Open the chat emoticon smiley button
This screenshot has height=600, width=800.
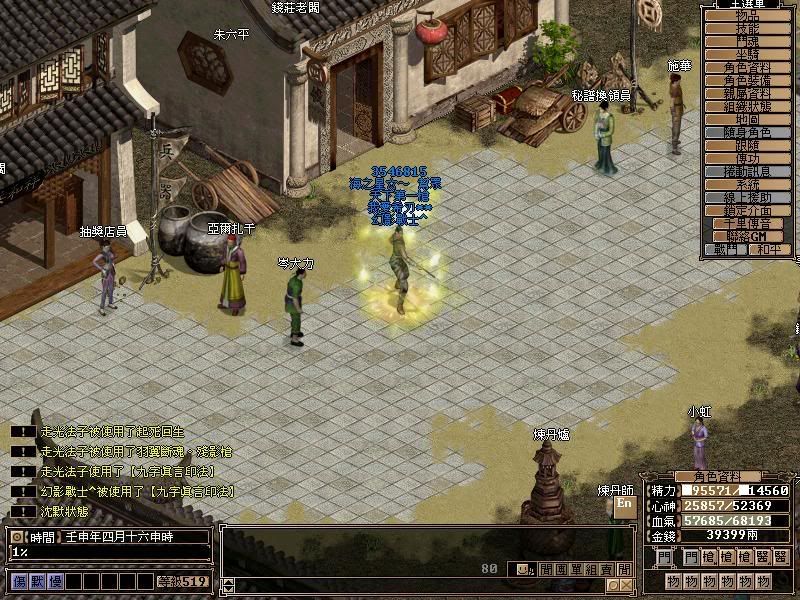[522, 569]
